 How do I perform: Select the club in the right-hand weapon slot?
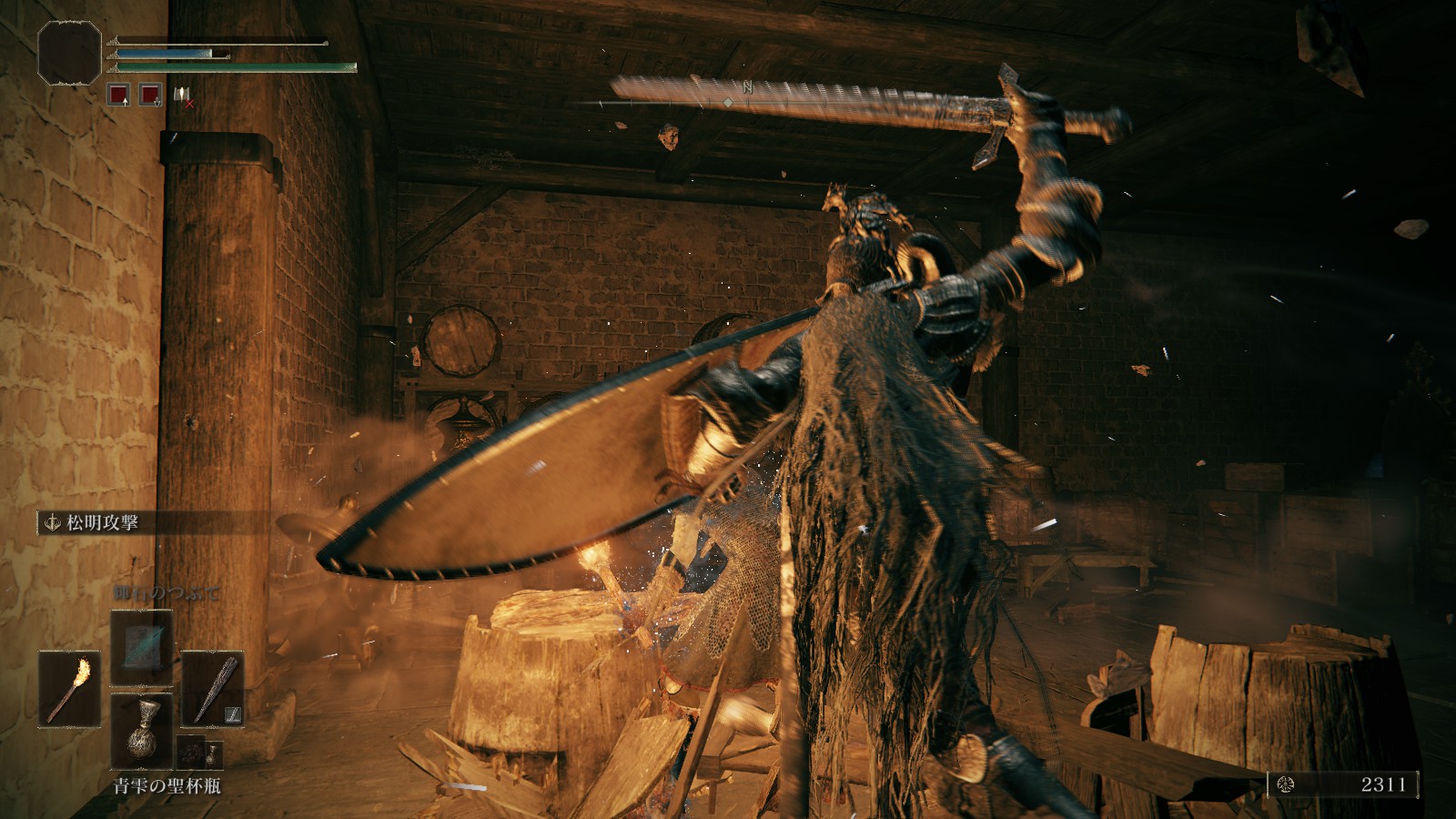(x=212, y=688)
